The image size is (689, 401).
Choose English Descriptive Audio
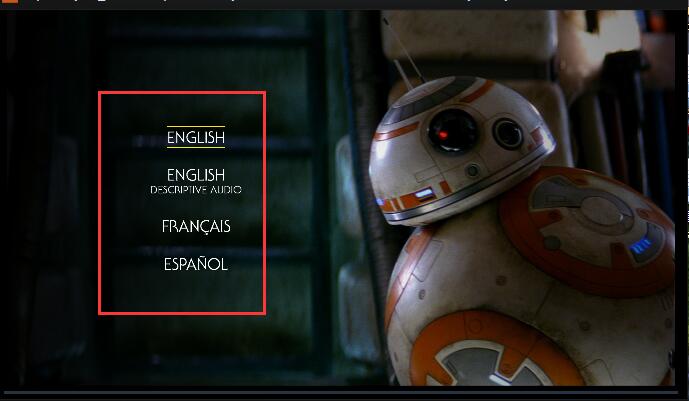tap(196, 180)
